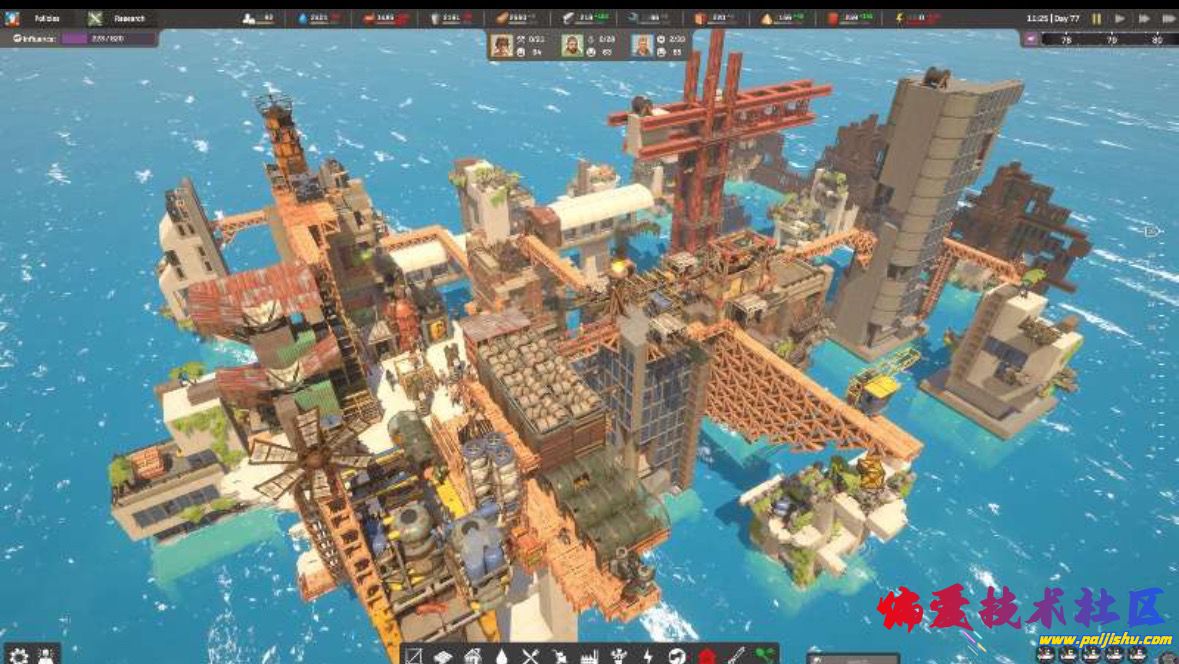Select the factory industry build category
Viewport: 1179px width, 664px height.
(588, 657)
